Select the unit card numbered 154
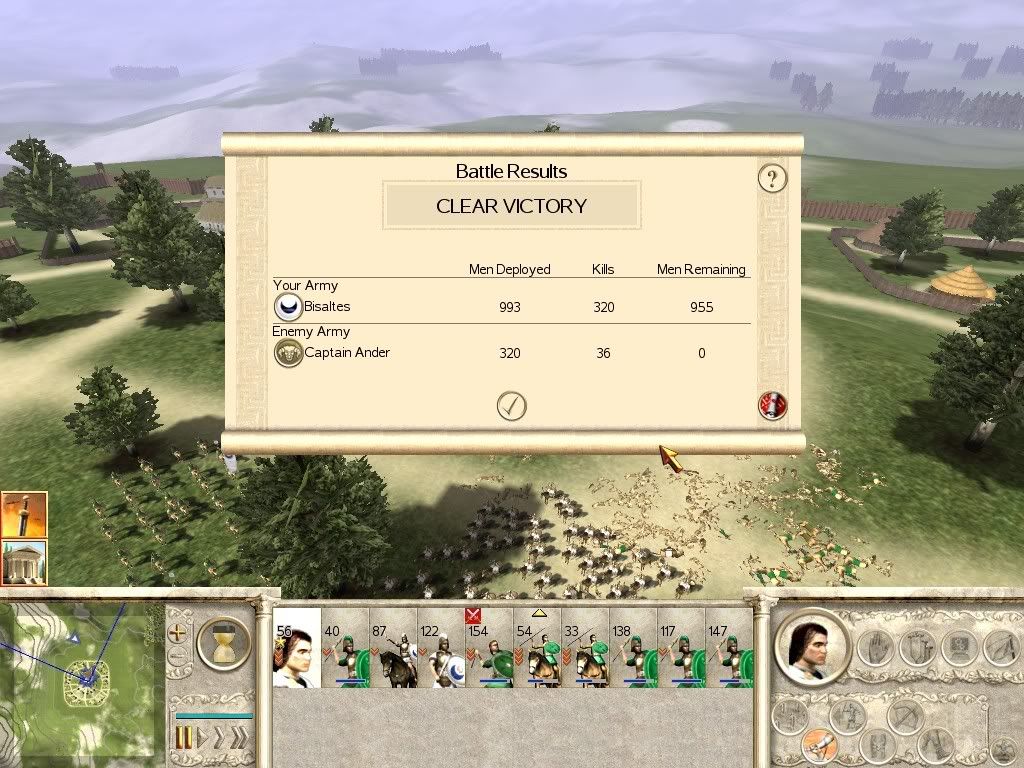This screenshot has height=768, width=1024. tap(489, 648)
